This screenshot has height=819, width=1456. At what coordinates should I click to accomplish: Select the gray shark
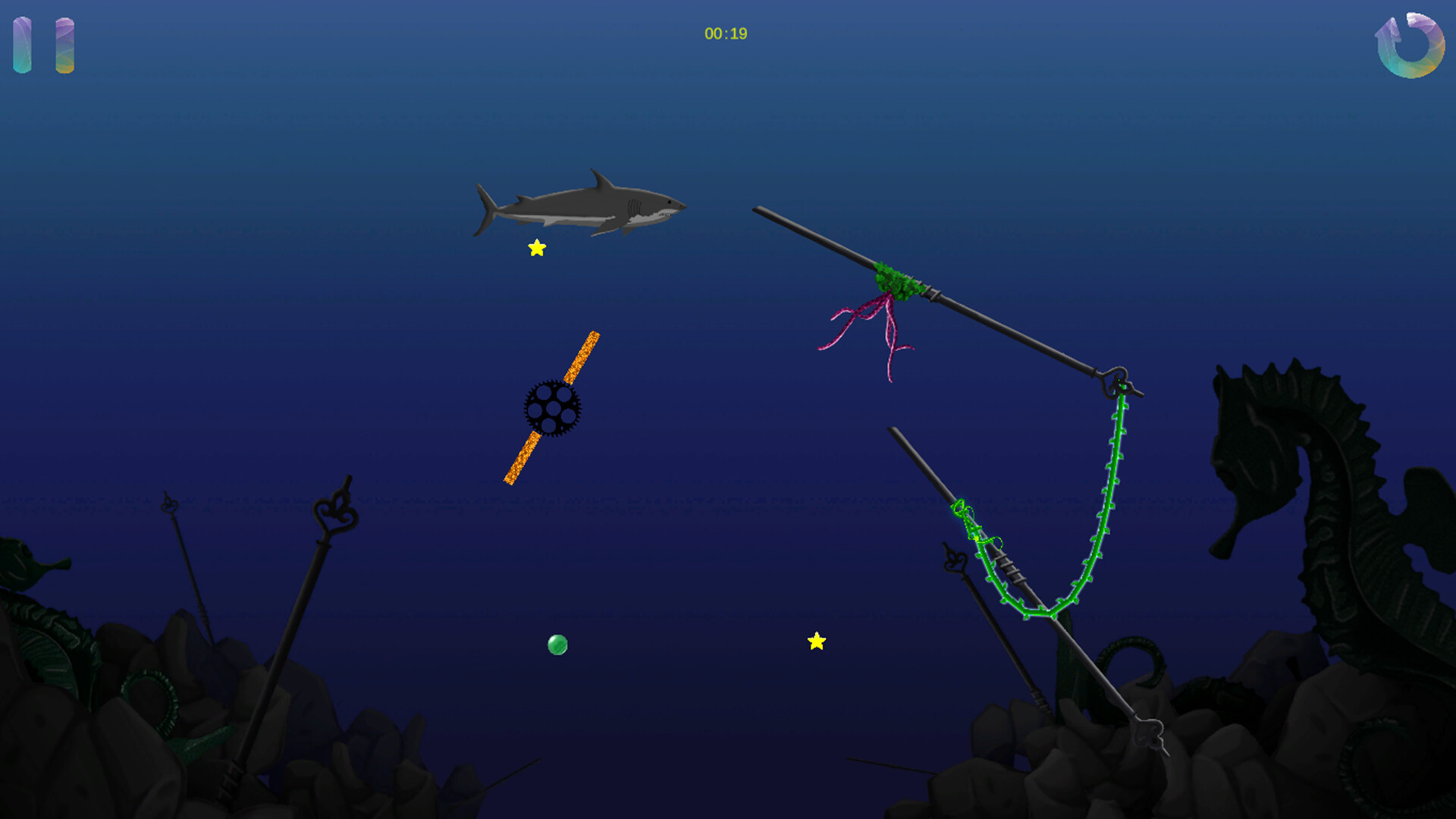pos(584,205)
